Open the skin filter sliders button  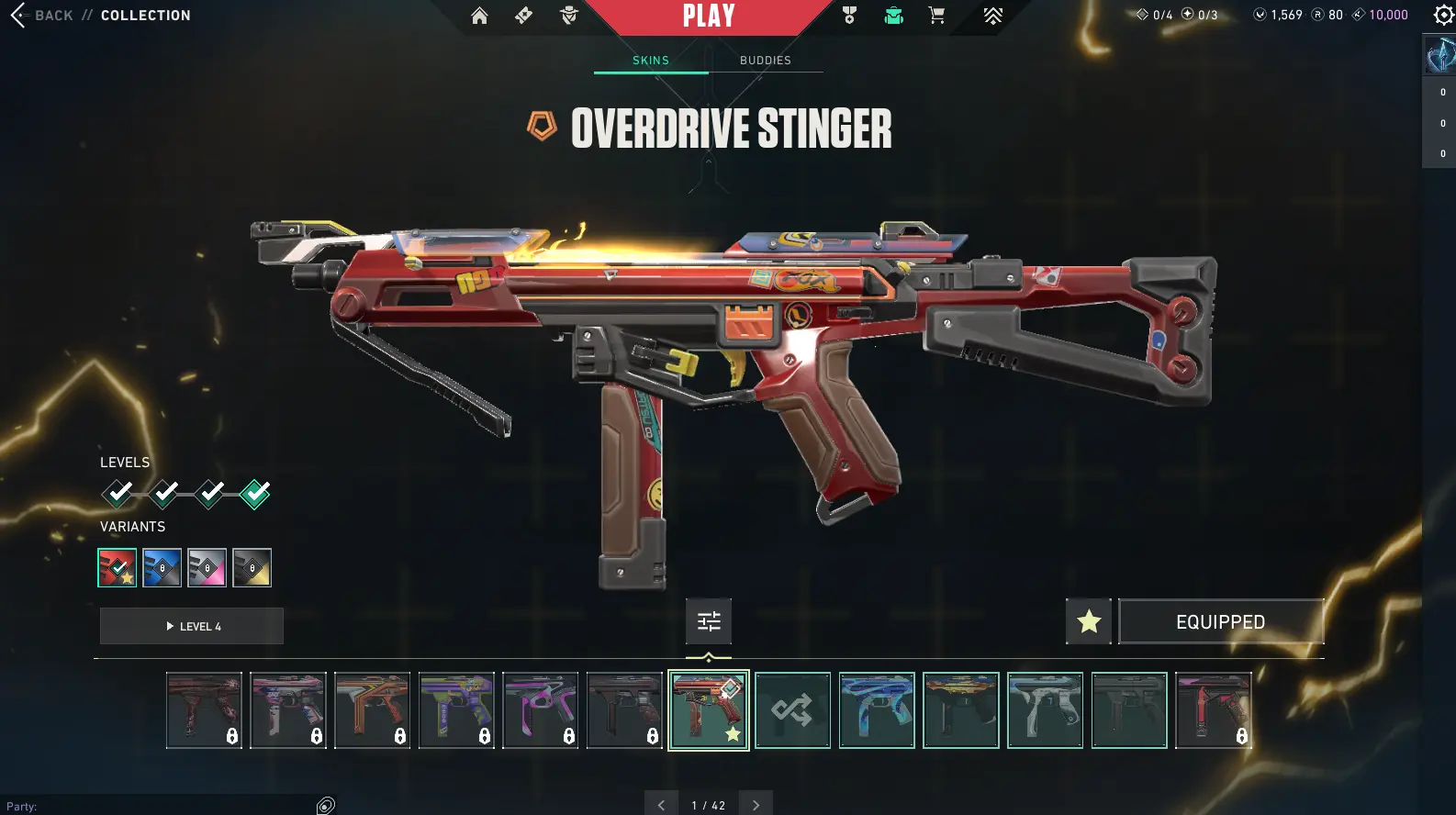pos(709,622)
